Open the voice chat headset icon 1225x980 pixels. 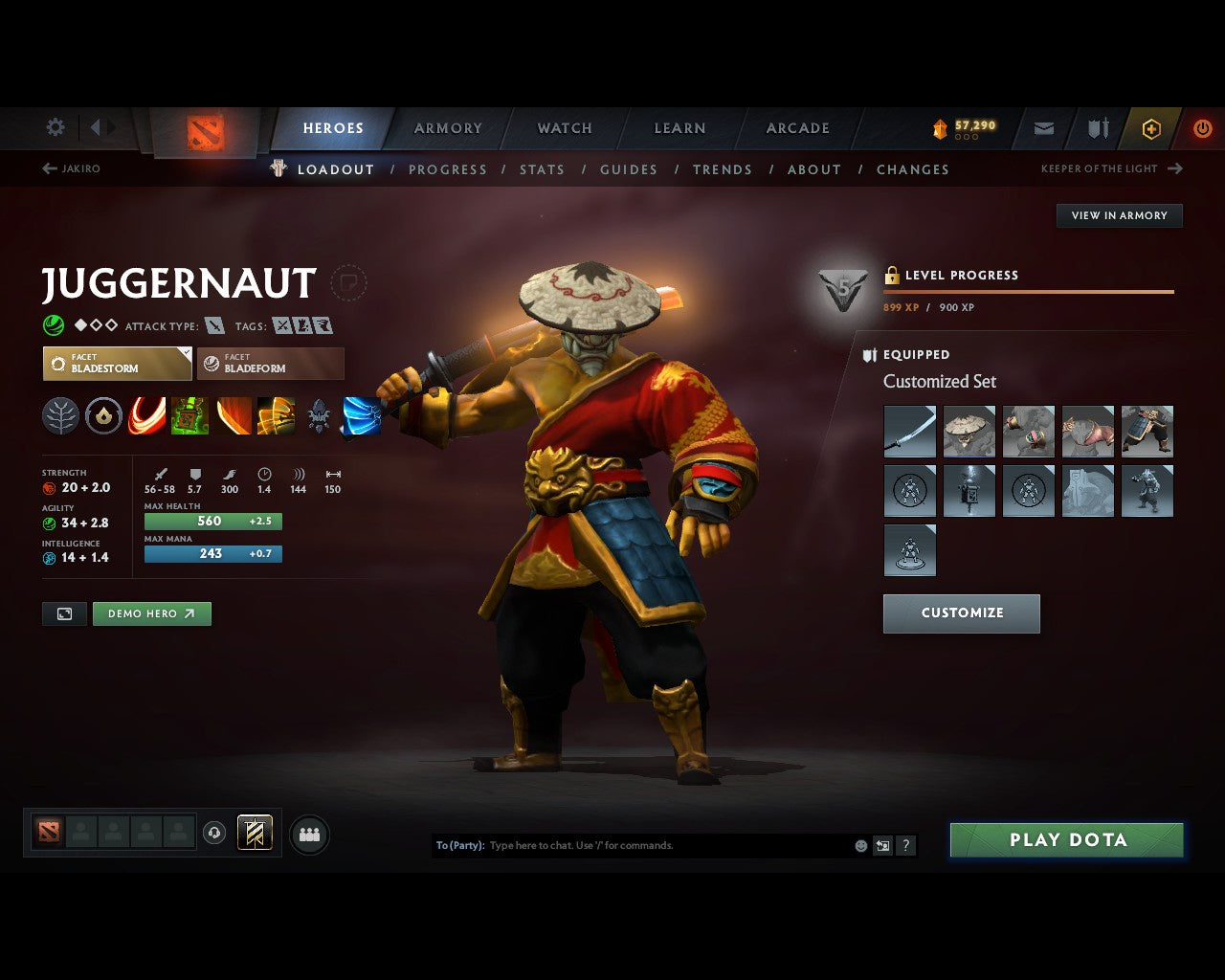tap(214, 834)
